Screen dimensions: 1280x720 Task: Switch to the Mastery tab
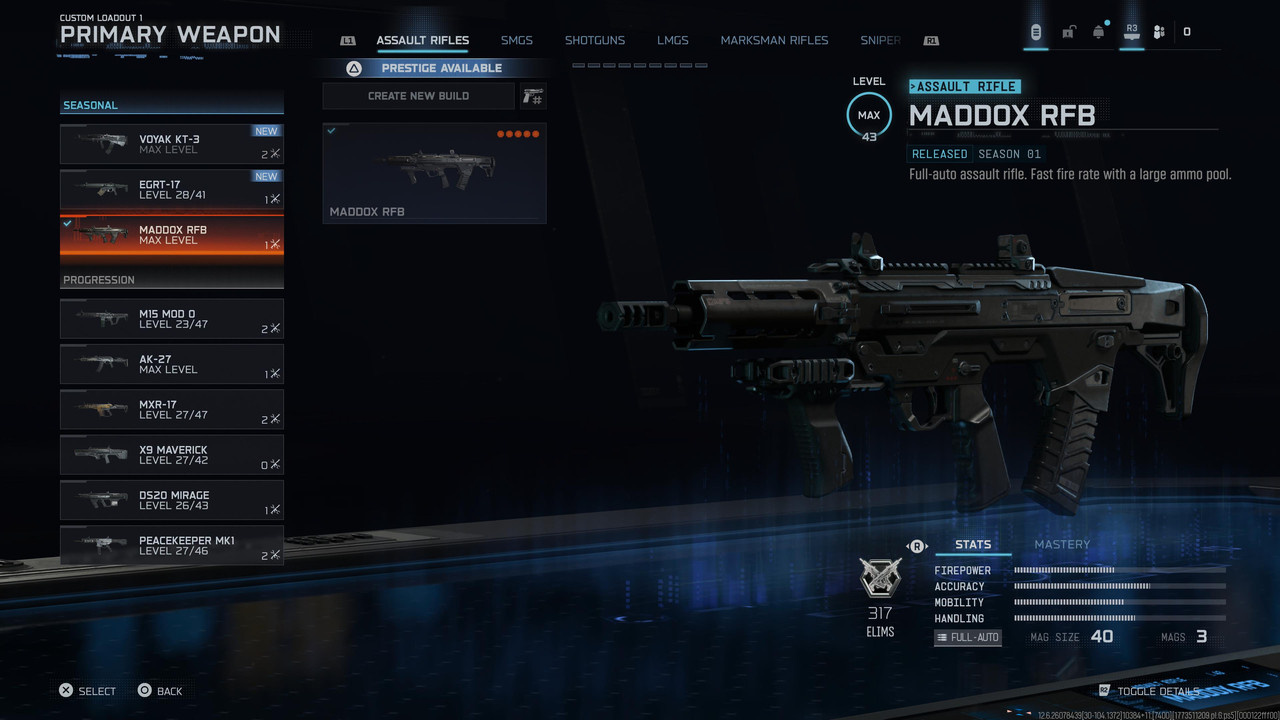(x=1061, y=545)
